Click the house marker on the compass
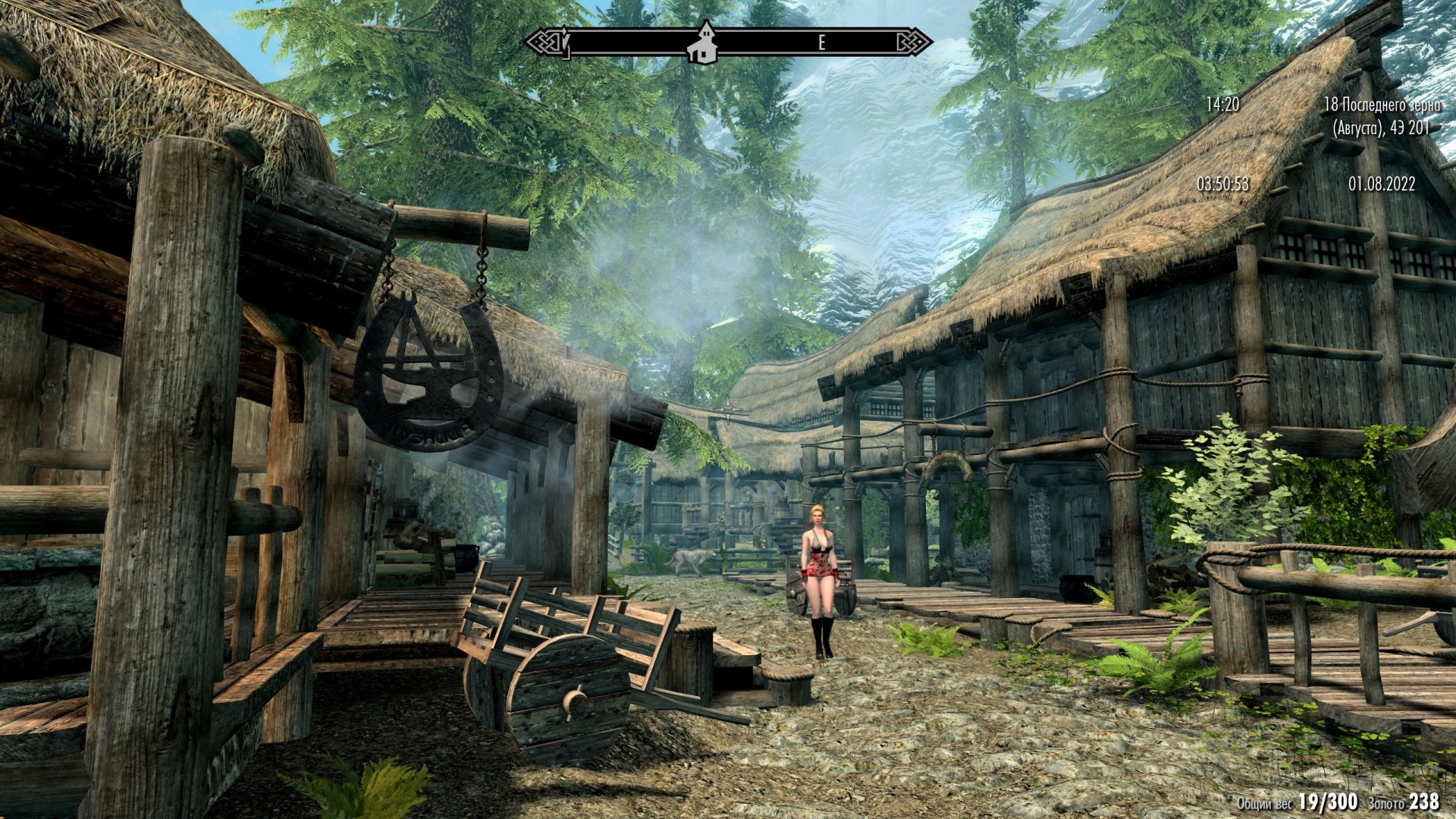 coord(702,44)
